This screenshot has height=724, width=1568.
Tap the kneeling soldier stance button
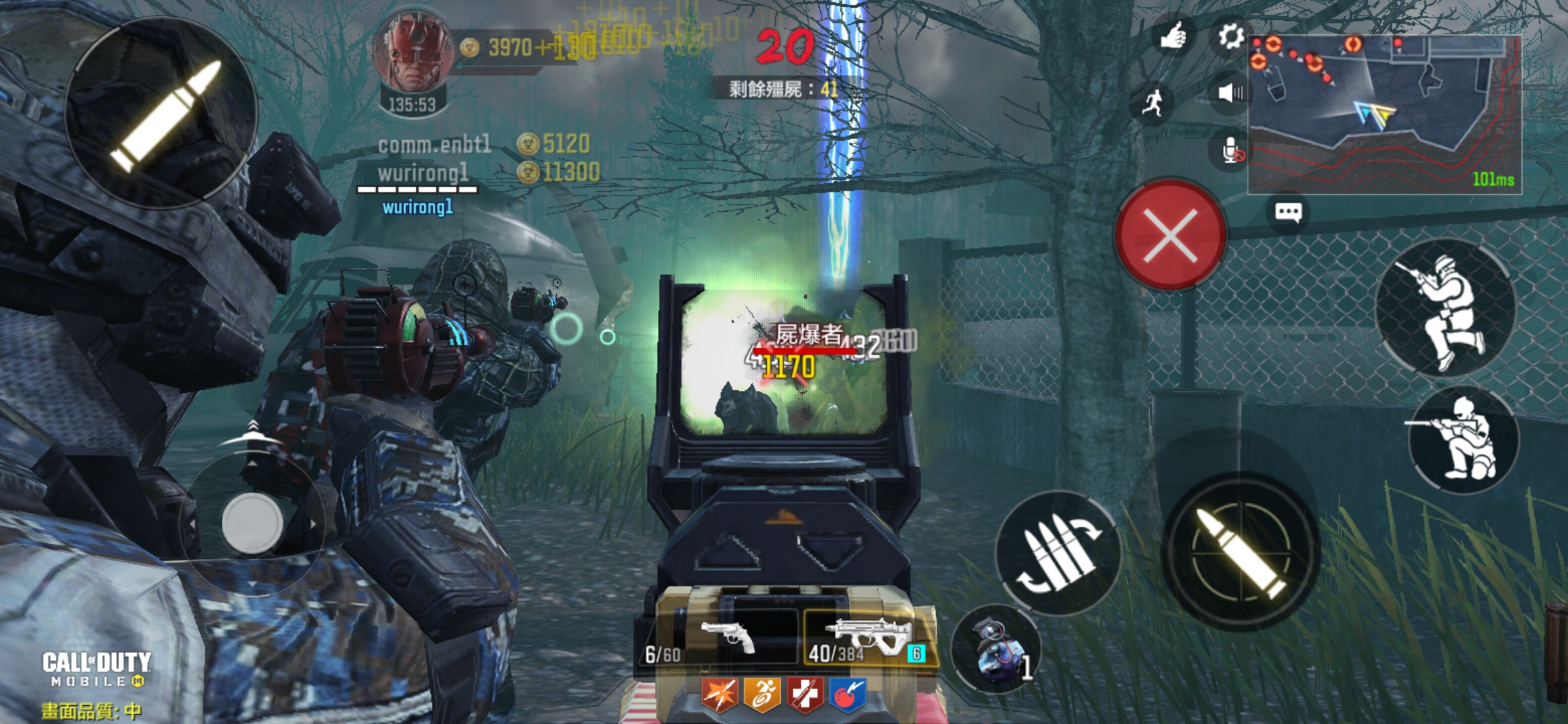1464,439
